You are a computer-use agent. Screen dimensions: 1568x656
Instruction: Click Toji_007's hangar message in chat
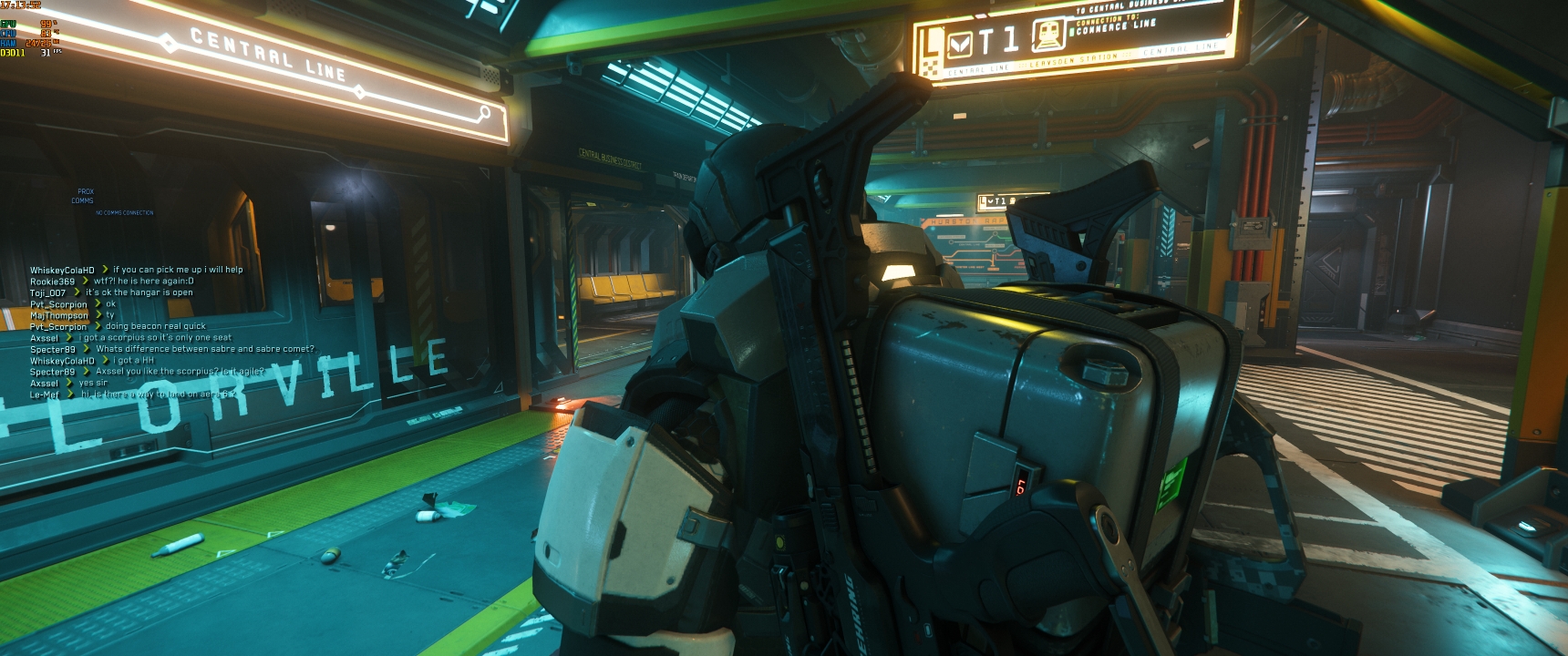click(x=139, y=292)
